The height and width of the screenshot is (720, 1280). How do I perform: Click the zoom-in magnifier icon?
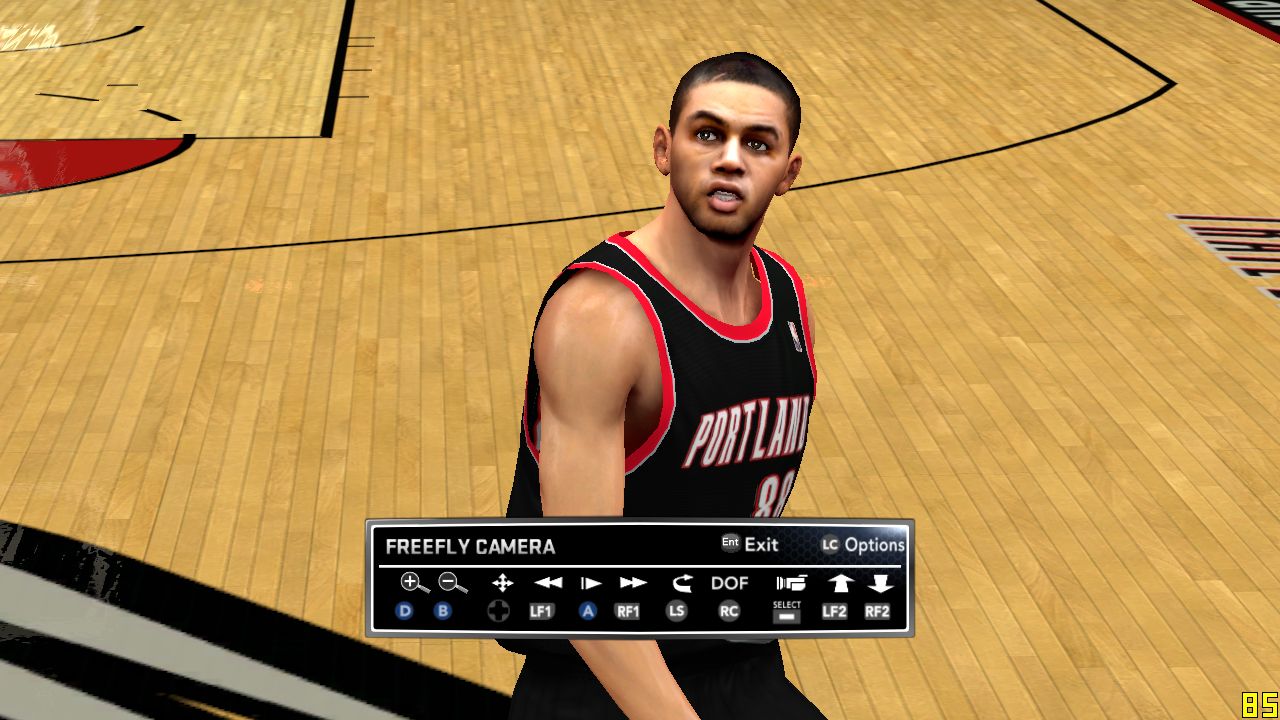click(x=414, y=583)
